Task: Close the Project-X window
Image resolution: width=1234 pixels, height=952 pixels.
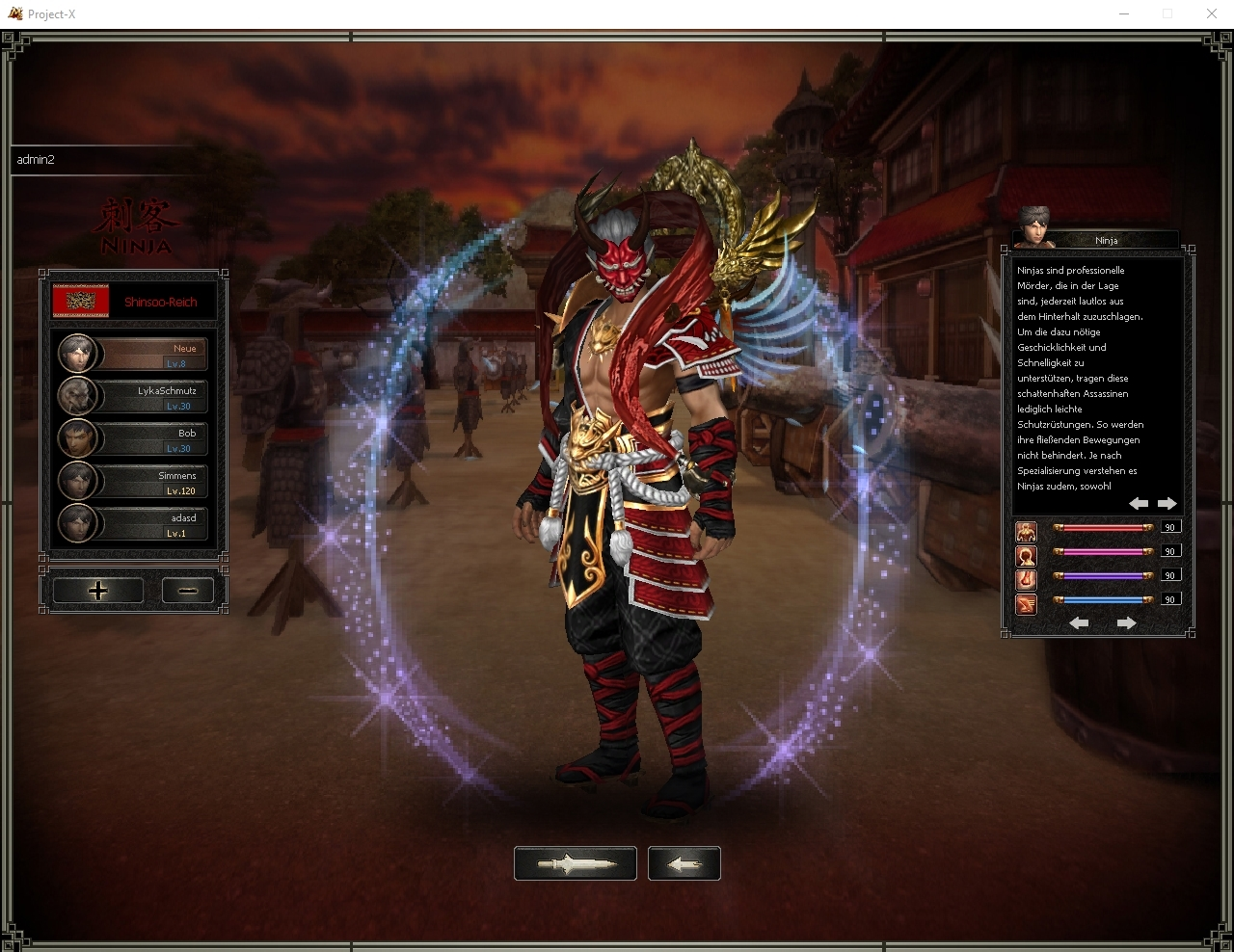Action: click(1212, 13)
